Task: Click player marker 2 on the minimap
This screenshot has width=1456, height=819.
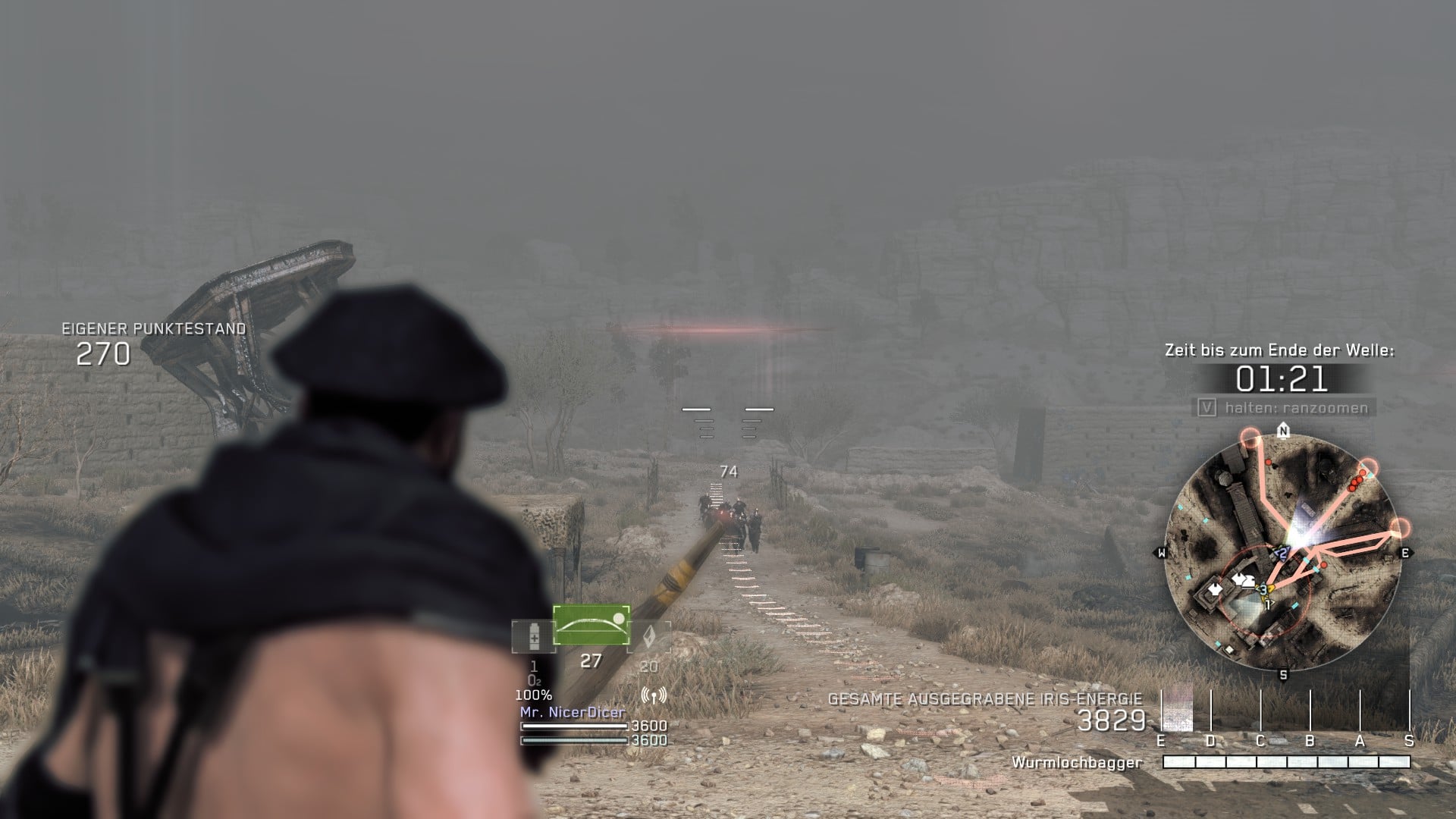Action: [1282, 553]
